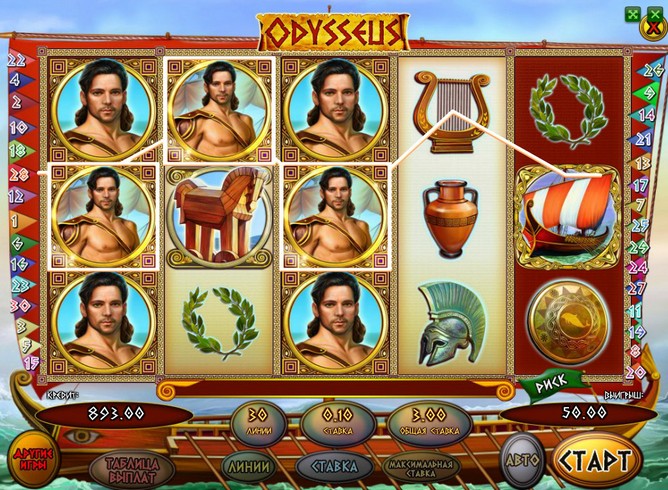The width and height of the screenshot is (668, 490).
Task: Open the ТАБЛИЦА ВЫПЛАТ paytable
Action: [127, 467]
